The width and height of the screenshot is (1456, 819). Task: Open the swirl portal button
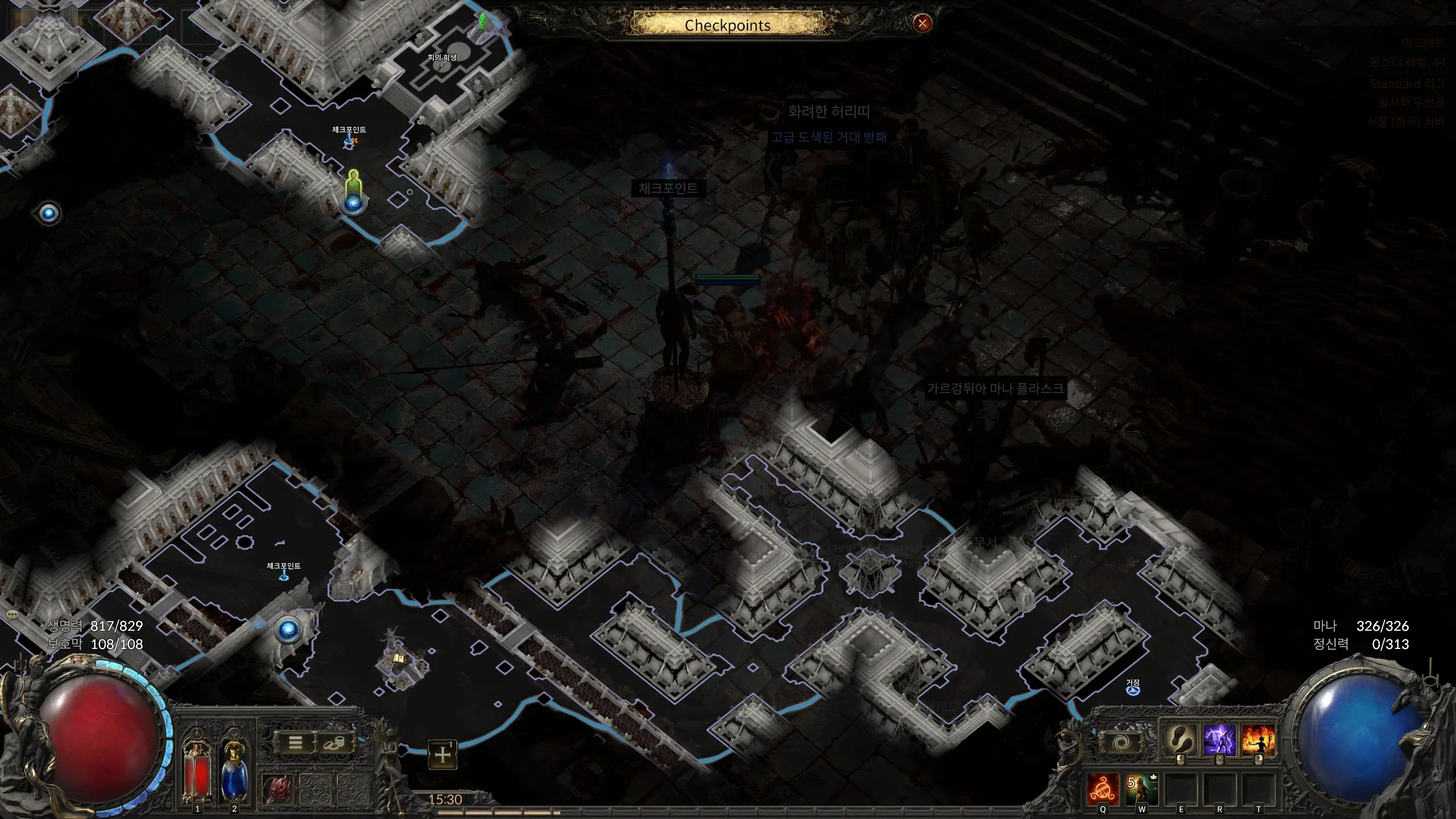[x=1120, y=742]
